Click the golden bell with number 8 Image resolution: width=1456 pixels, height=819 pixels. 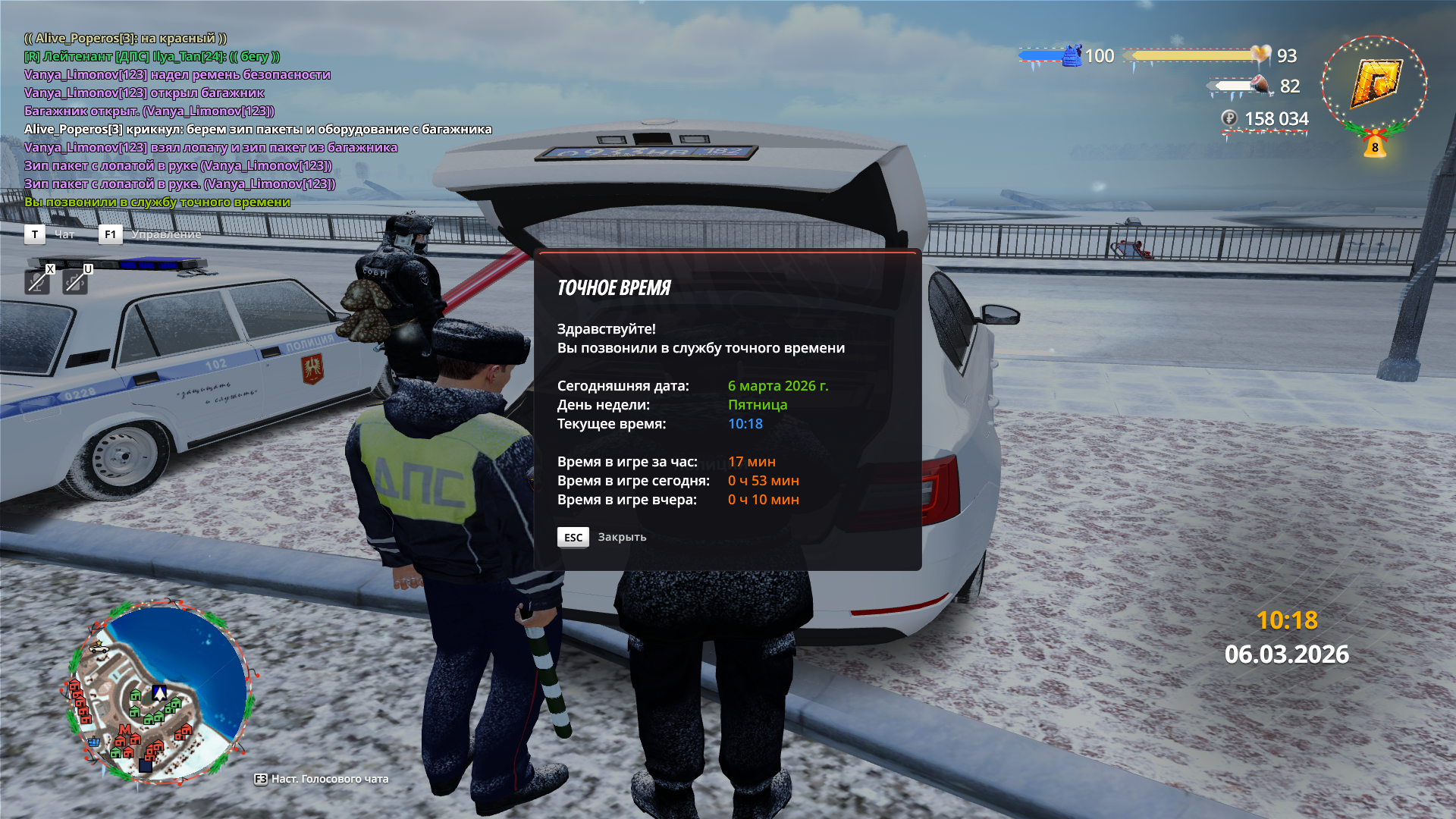(x=1375, y=144)
